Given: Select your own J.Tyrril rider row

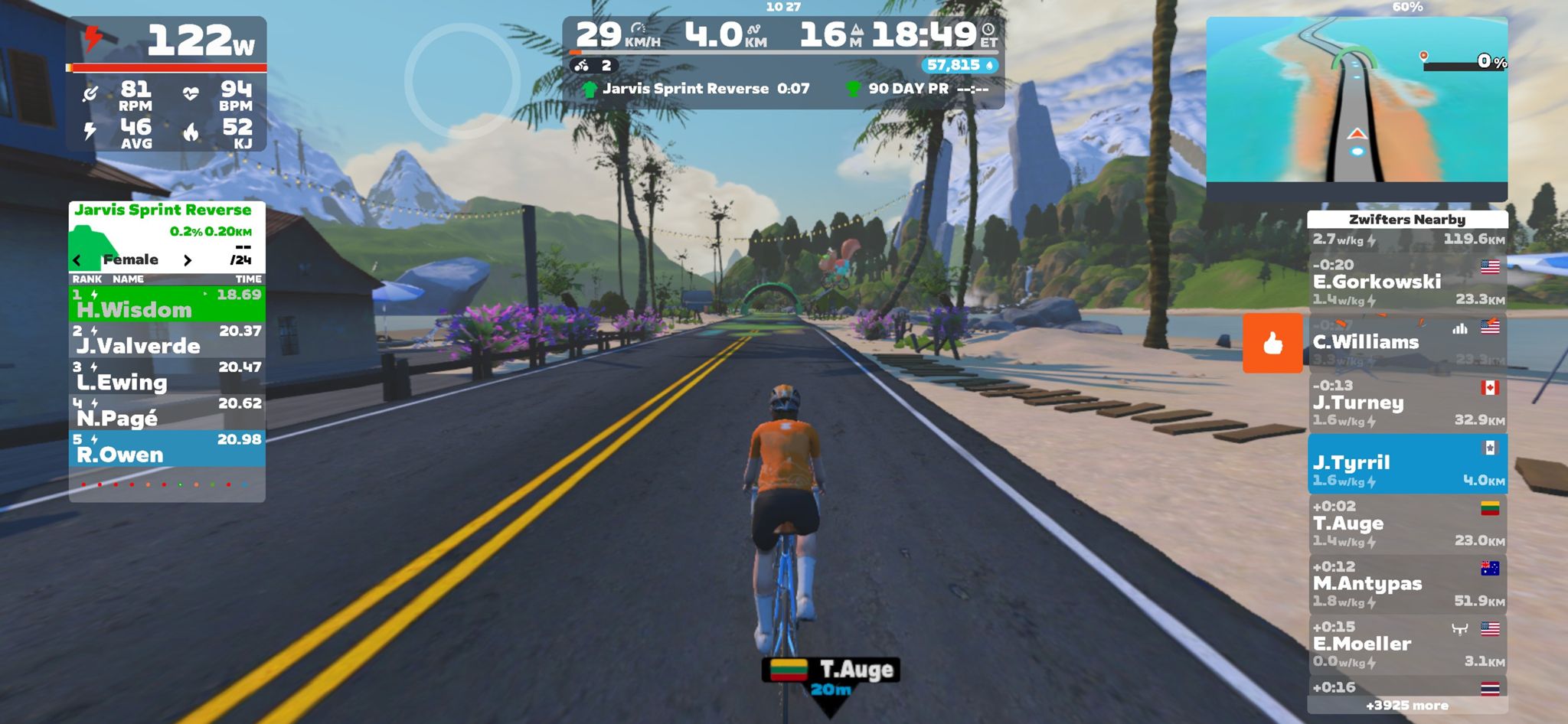Looking at the screenshot, I should tap(1407, 463).
